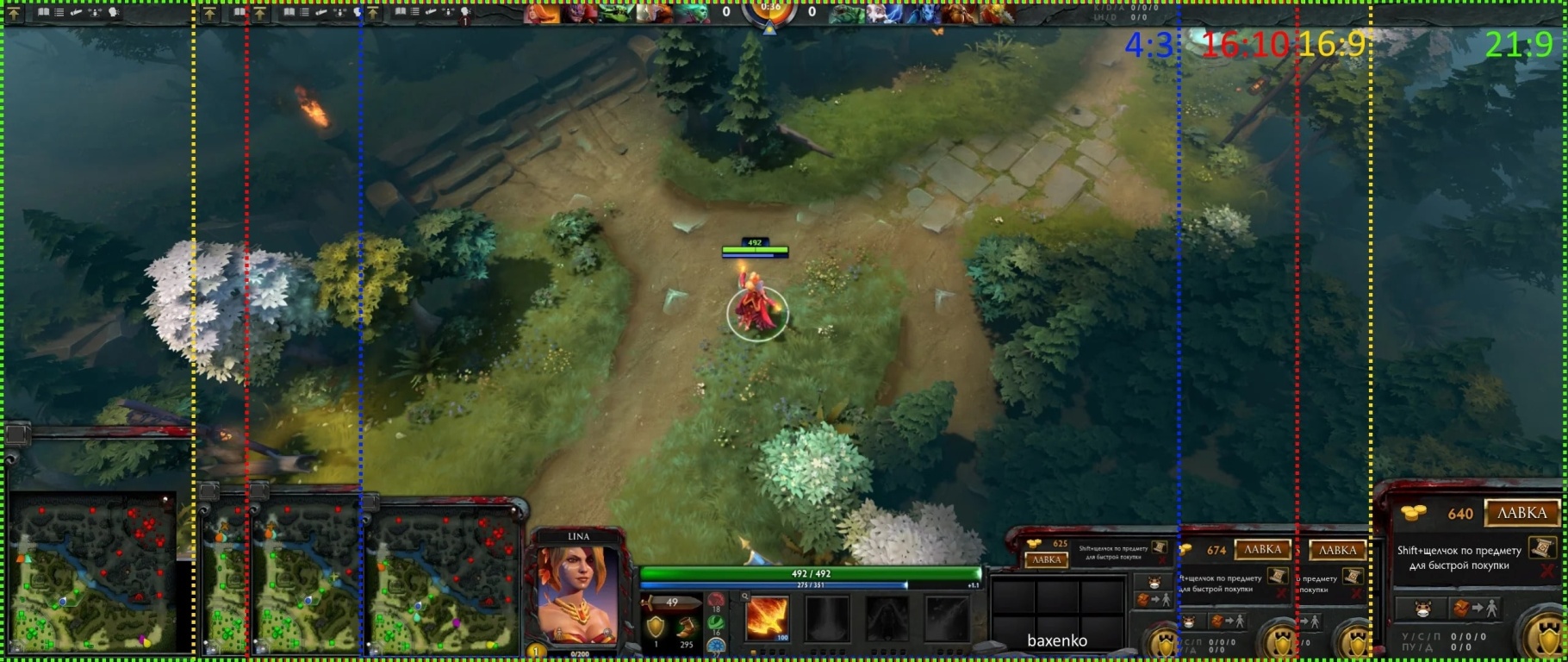Click the town portal scroll icon
This screenshot has width=1568, height=662.
tap(1543, 549)
